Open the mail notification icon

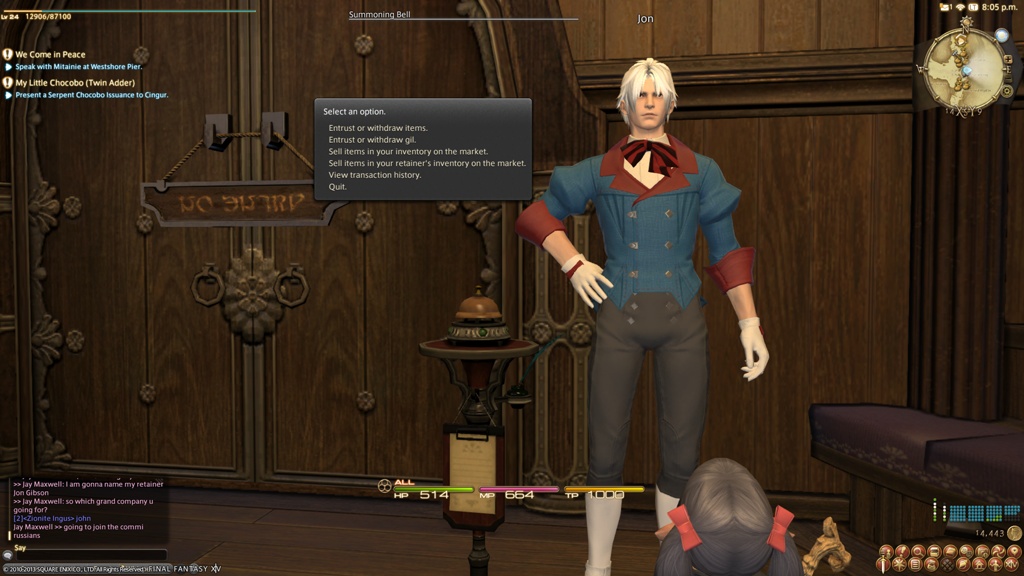944,7
